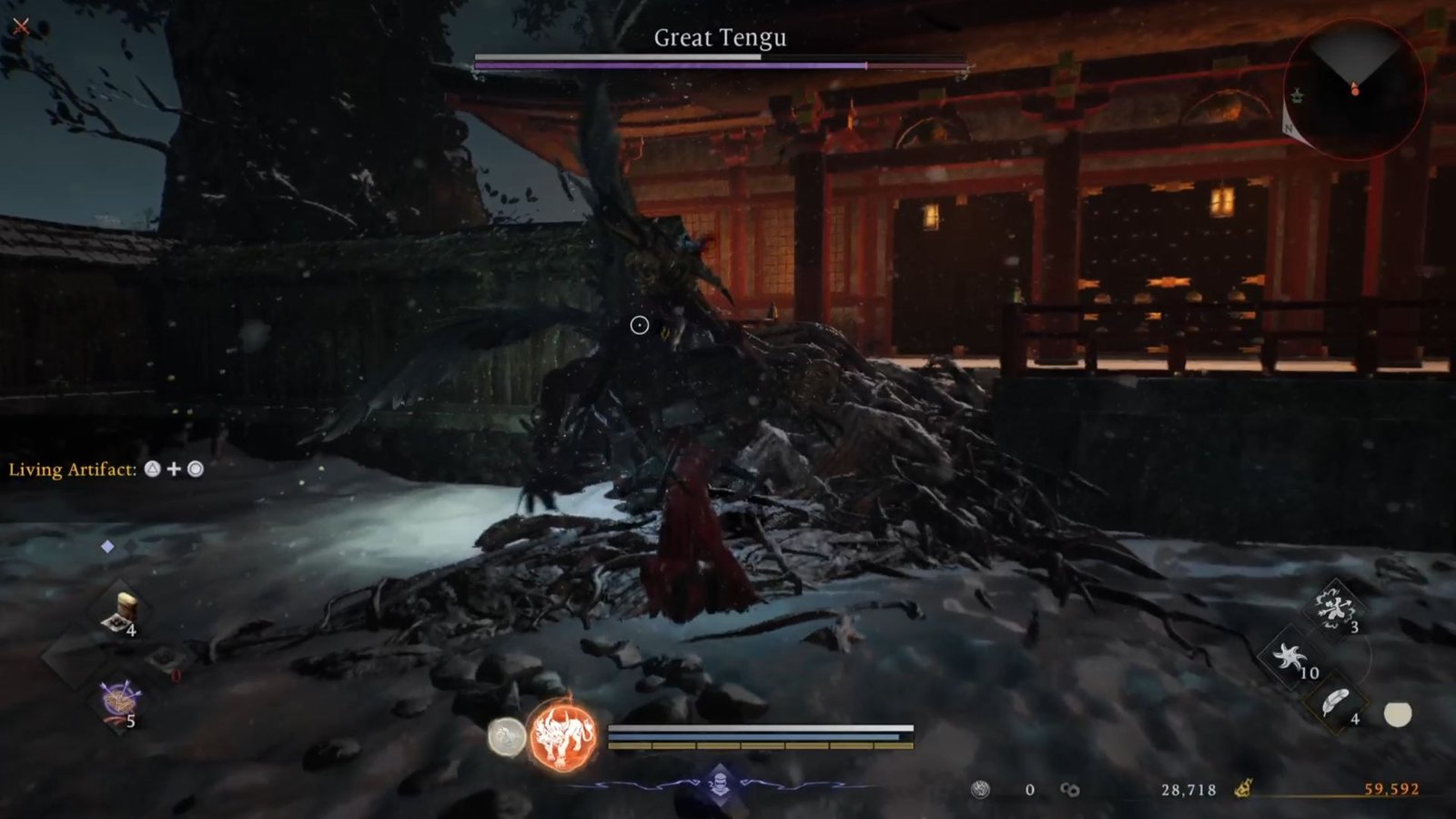Throw the shuriken from its shortcut slot

[1289, 657]
